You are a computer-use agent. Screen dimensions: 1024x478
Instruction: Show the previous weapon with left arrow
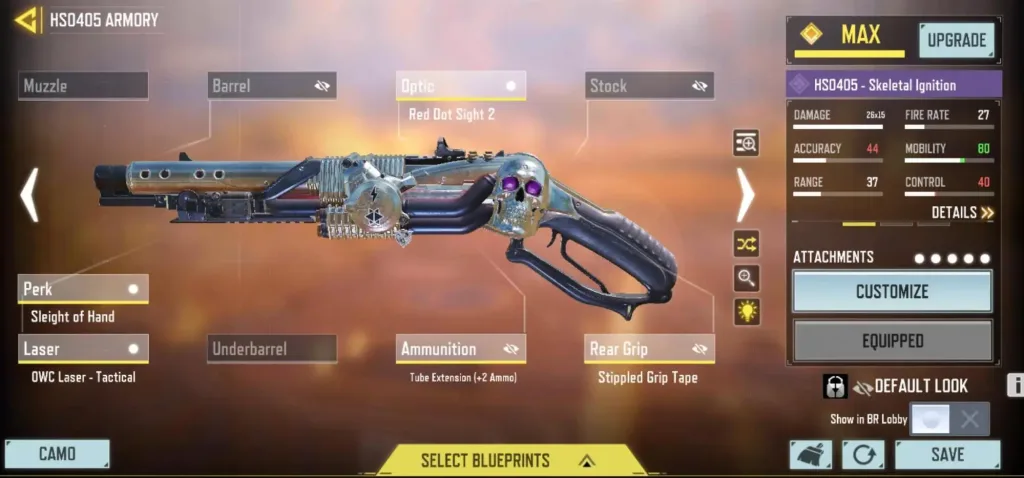[x=30, y=195]
